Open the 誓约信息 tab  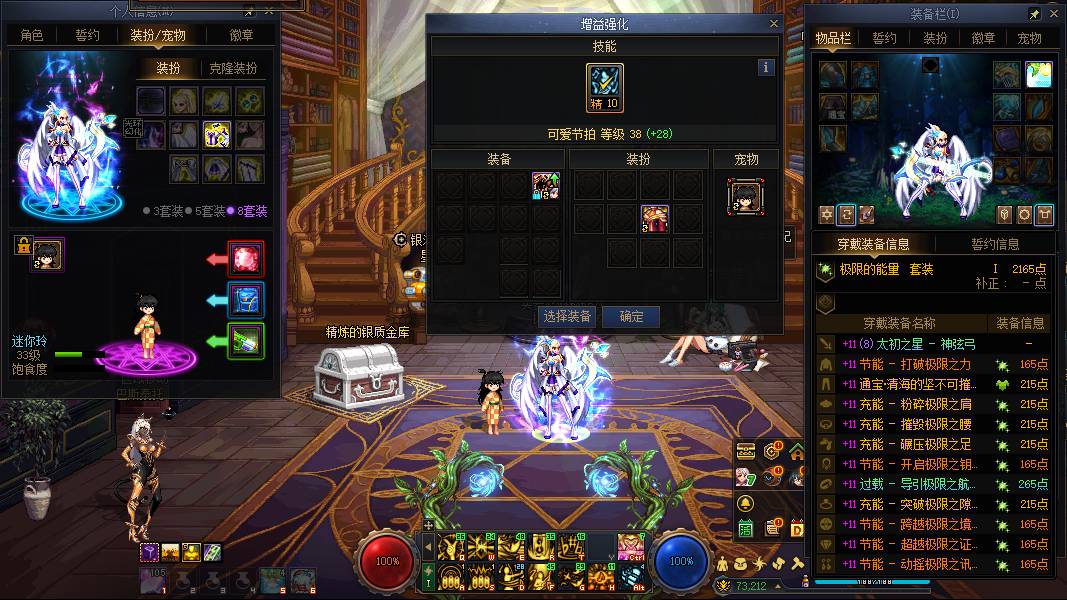[x=994, y=244]
